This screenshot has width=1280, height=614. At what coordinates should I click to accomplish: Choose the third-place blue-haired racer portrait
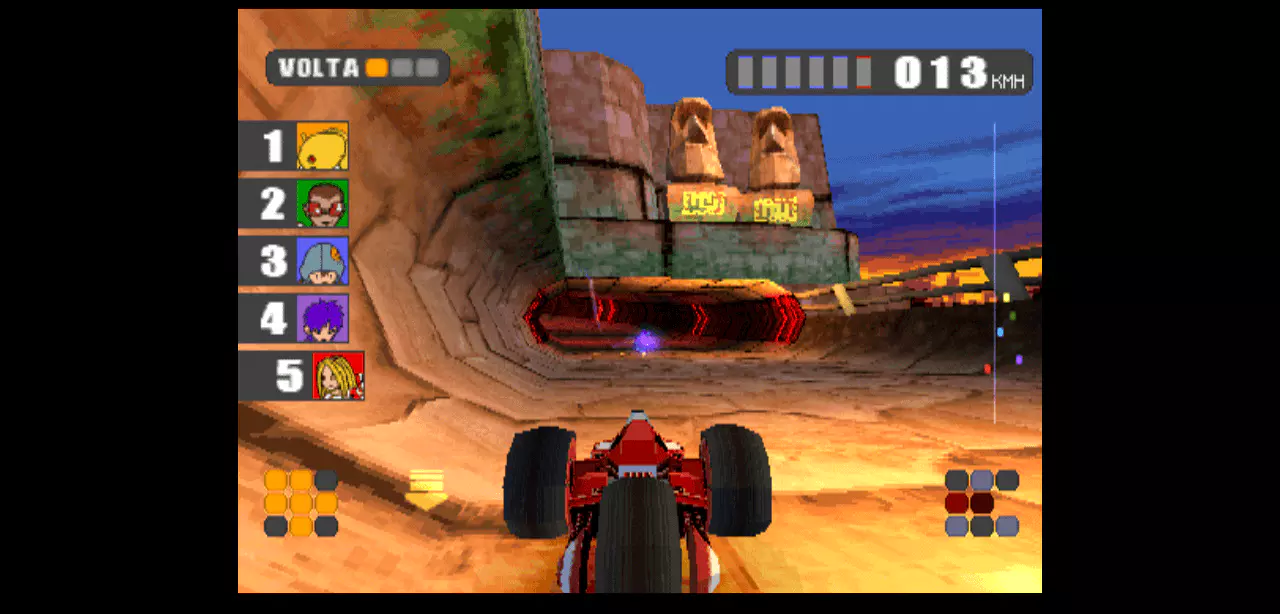(x=322, y=261)
